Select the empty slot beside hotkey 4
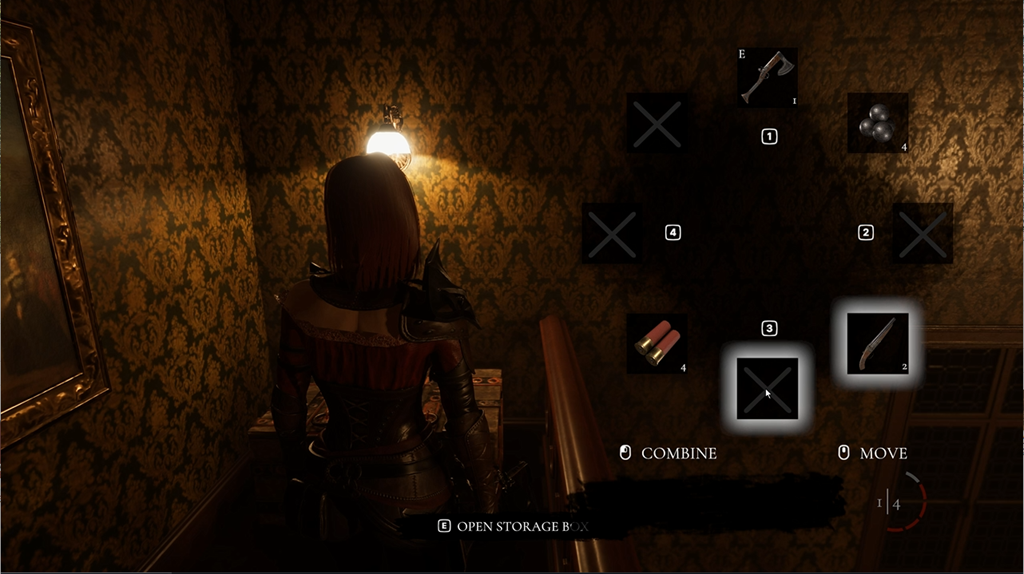Image resolution: width=1024 pixels, height=574 pixels. 612,233
